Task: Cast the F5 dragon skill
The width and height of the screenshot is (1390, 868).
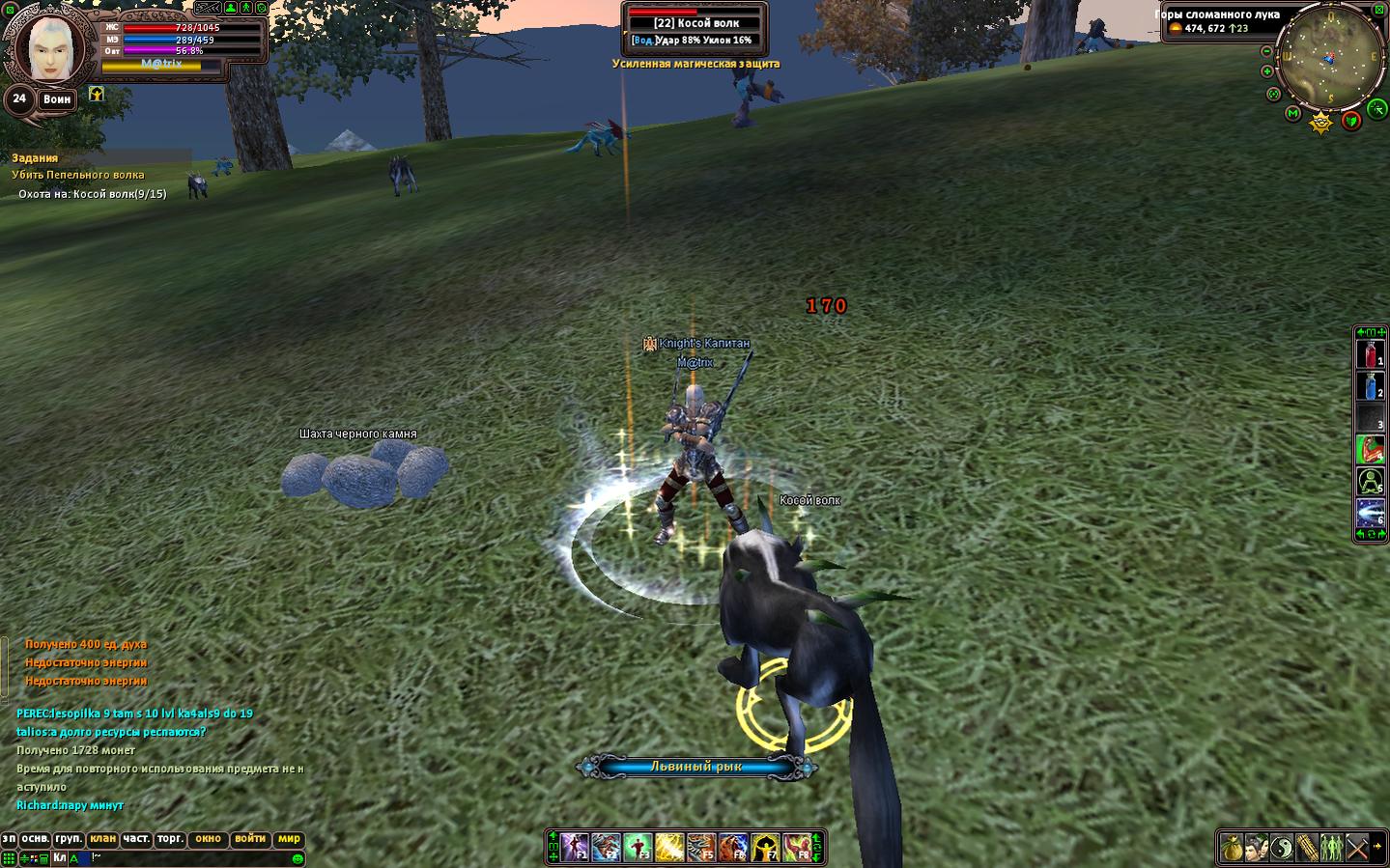Action: tap(701, 848)
